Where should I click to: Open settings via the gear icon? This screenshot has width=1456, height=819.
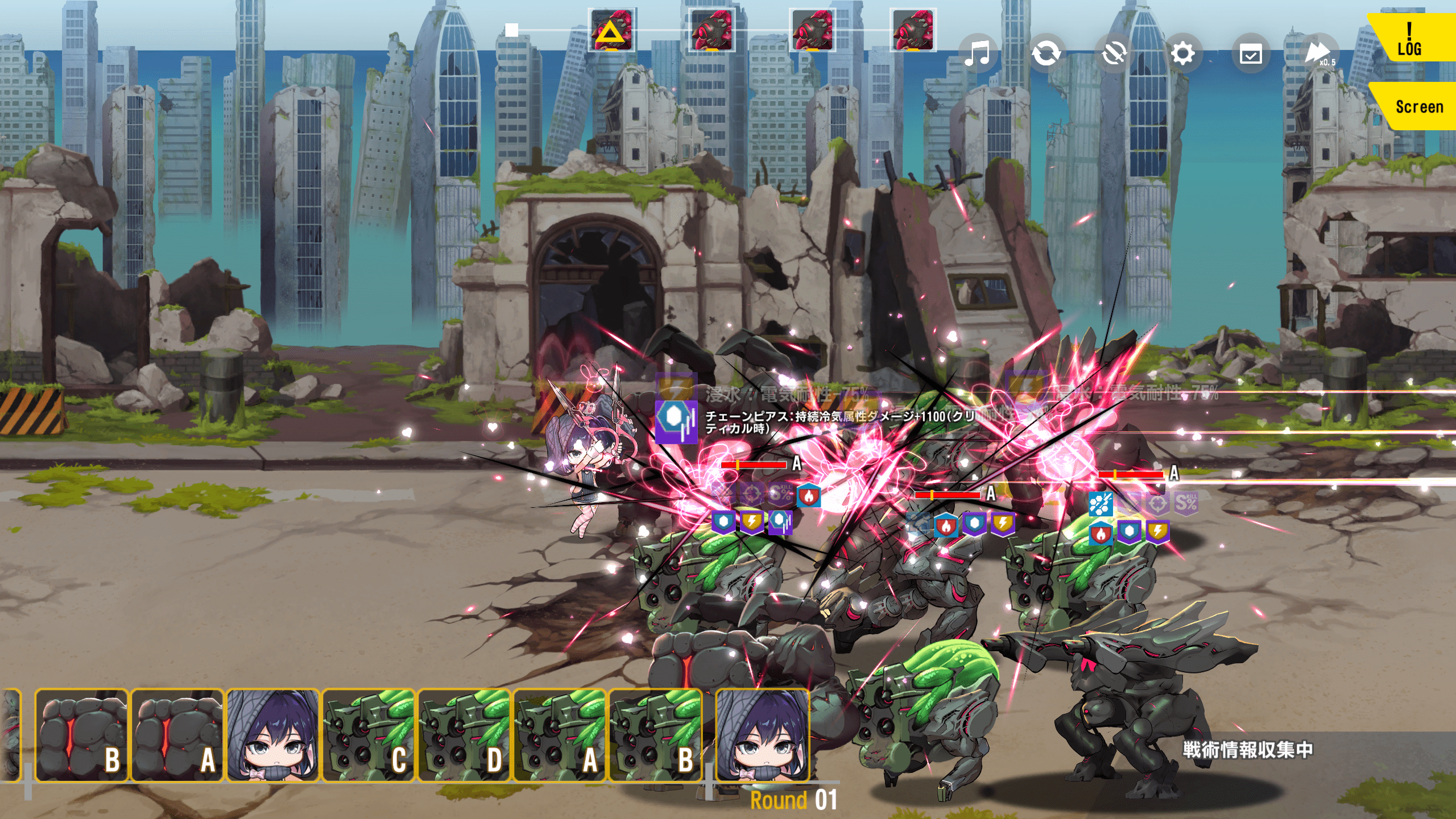coord(1182,54)
